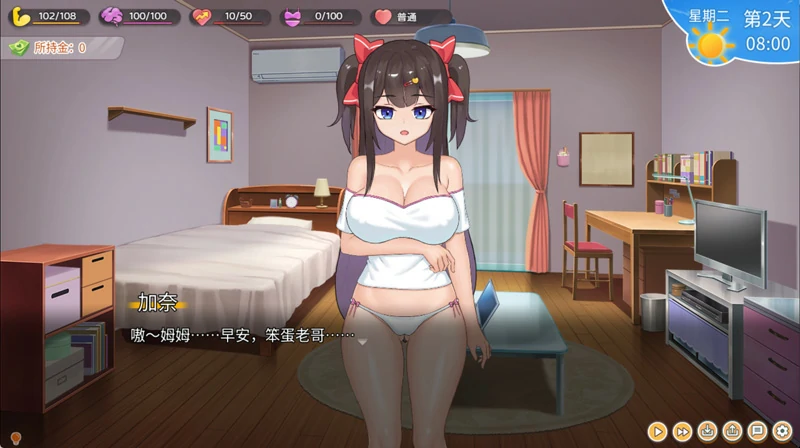Show the dialogue history log
The image size is (800, 448).
pos(757,431)
